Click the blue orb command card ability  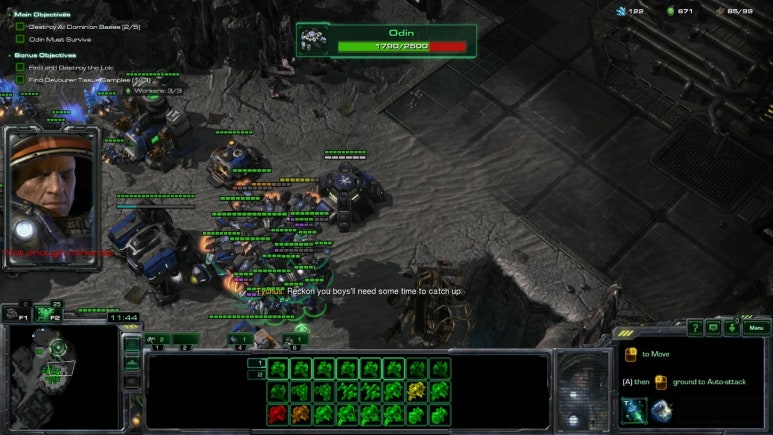point(660,409)
